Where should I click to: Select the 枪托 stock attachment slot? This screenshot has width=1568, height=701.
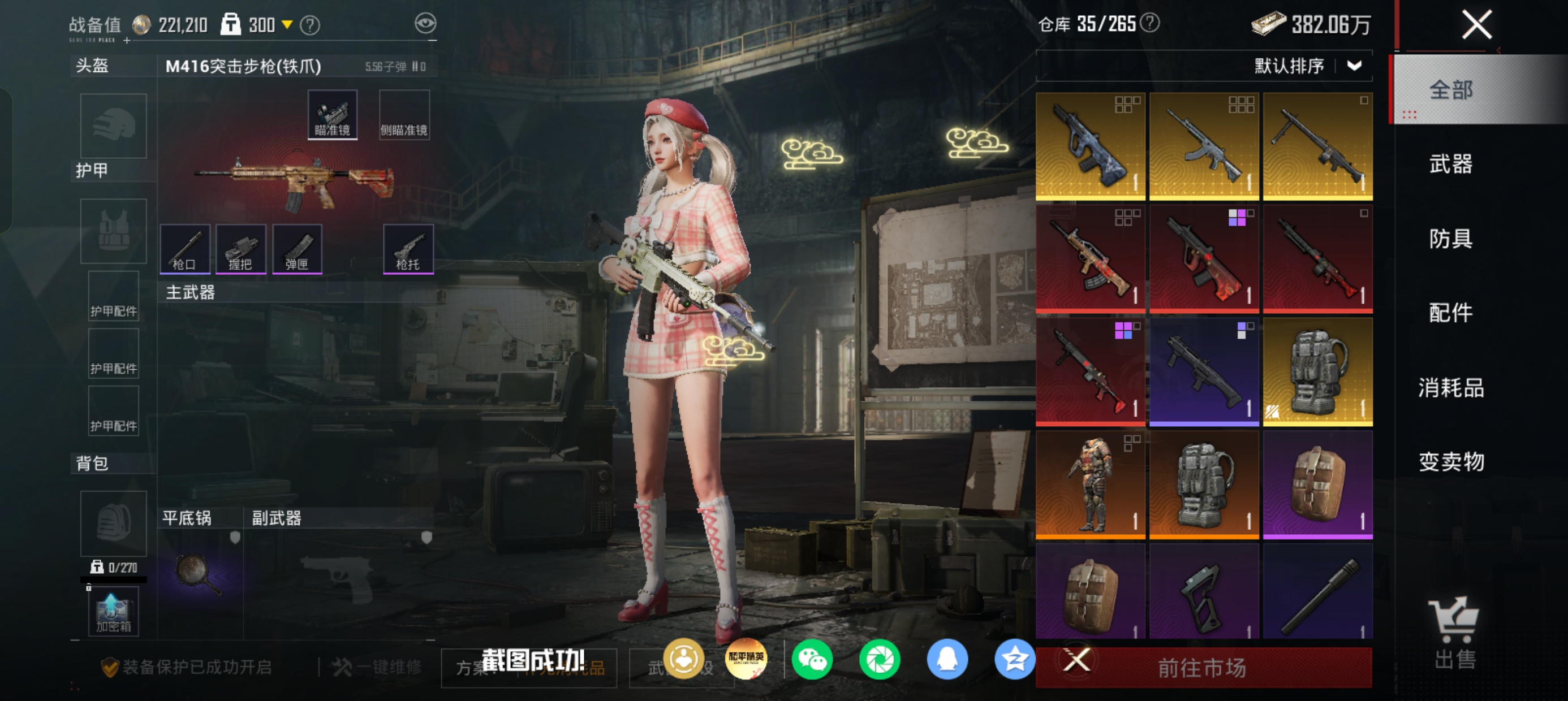(408, 249)
